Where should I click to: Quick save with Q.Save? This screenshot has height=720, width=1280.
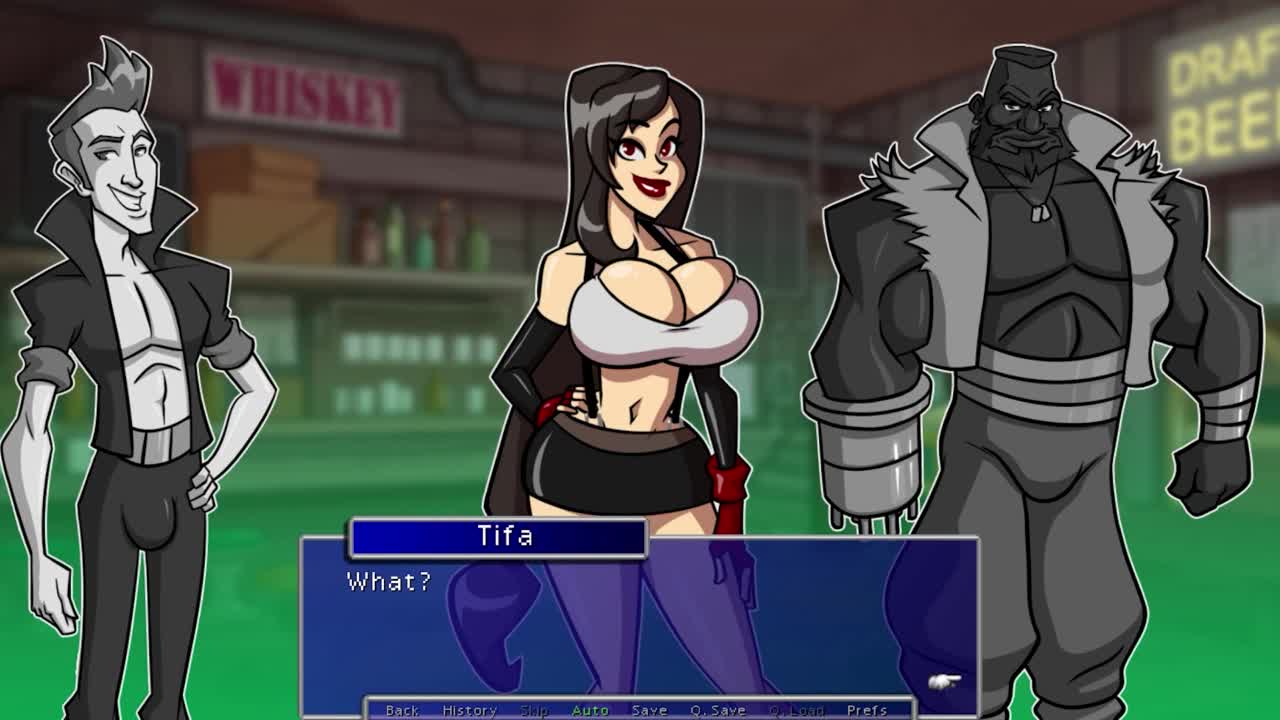(x=717, y=710)
